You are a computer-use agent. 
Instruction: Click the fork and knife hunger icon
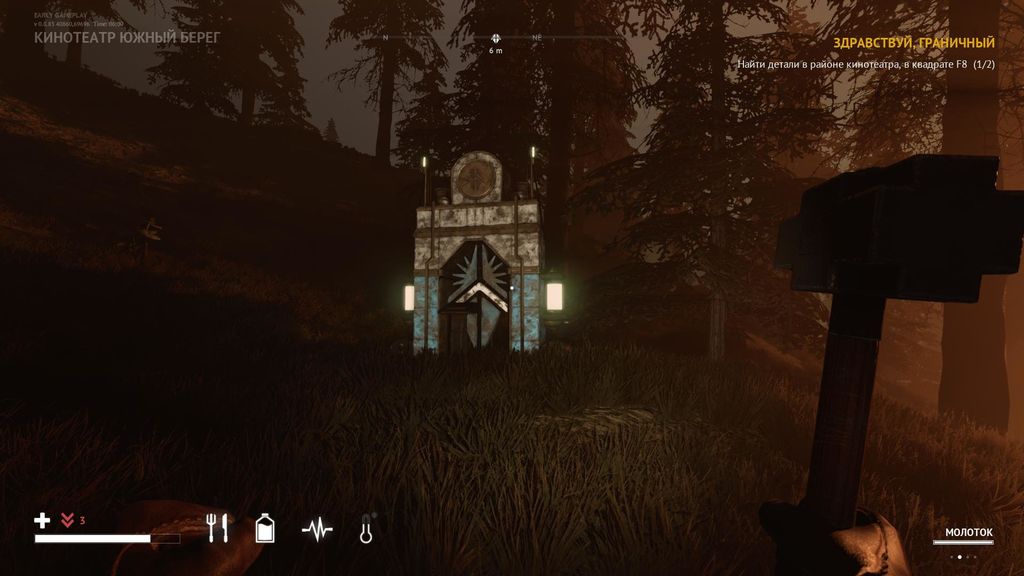218,527
